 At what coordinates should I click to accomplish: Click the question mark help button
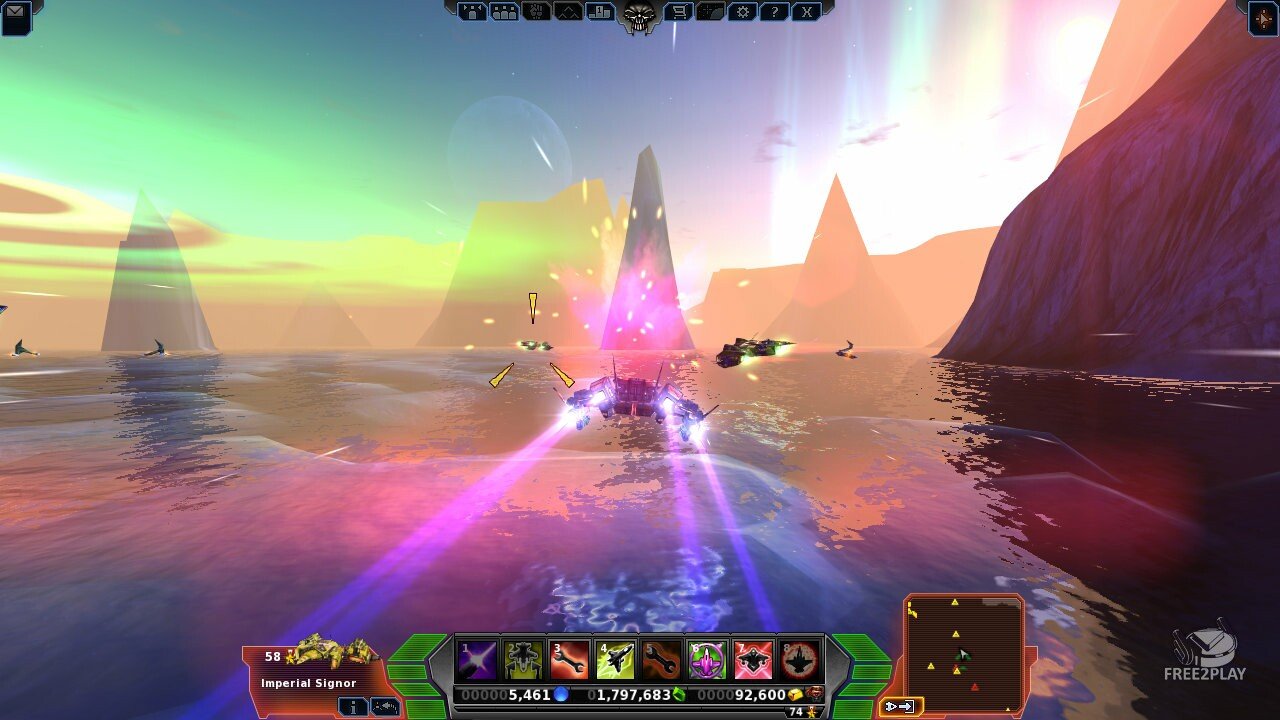[774, 12]
